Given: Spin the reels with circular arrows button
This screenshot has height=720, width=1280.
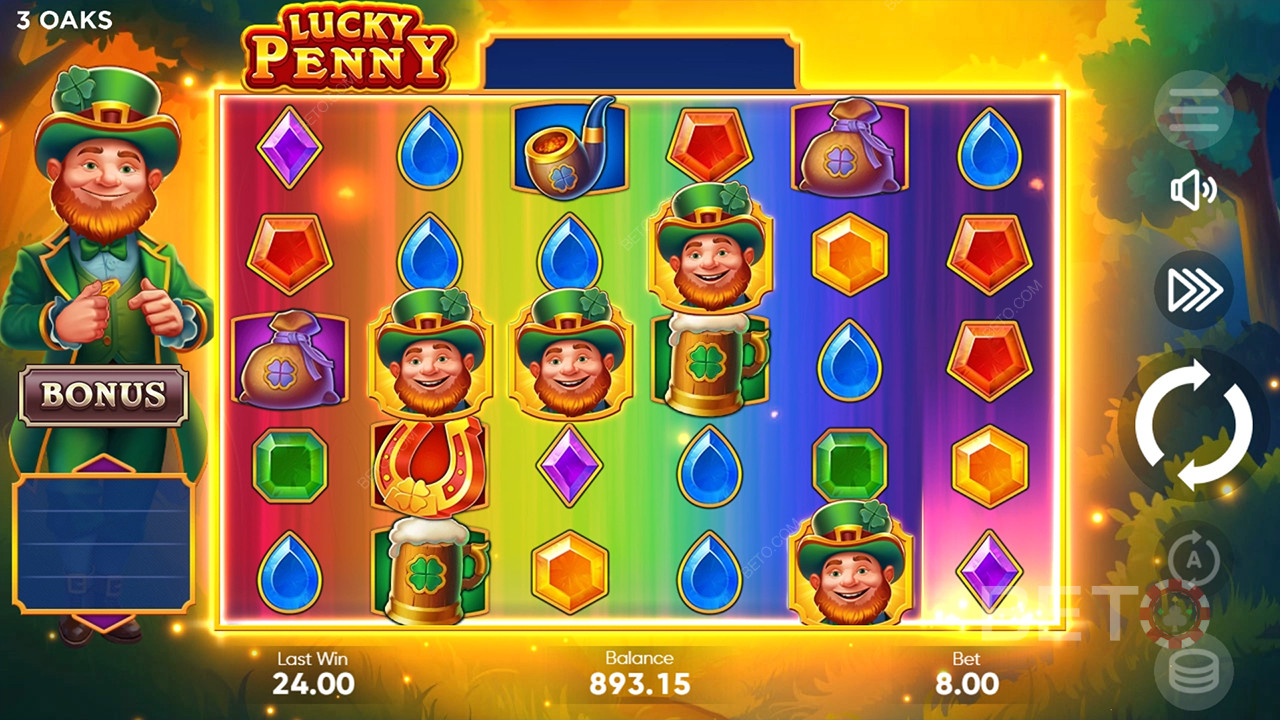Looking at the screenshot, I should (x=1193, y=426).
